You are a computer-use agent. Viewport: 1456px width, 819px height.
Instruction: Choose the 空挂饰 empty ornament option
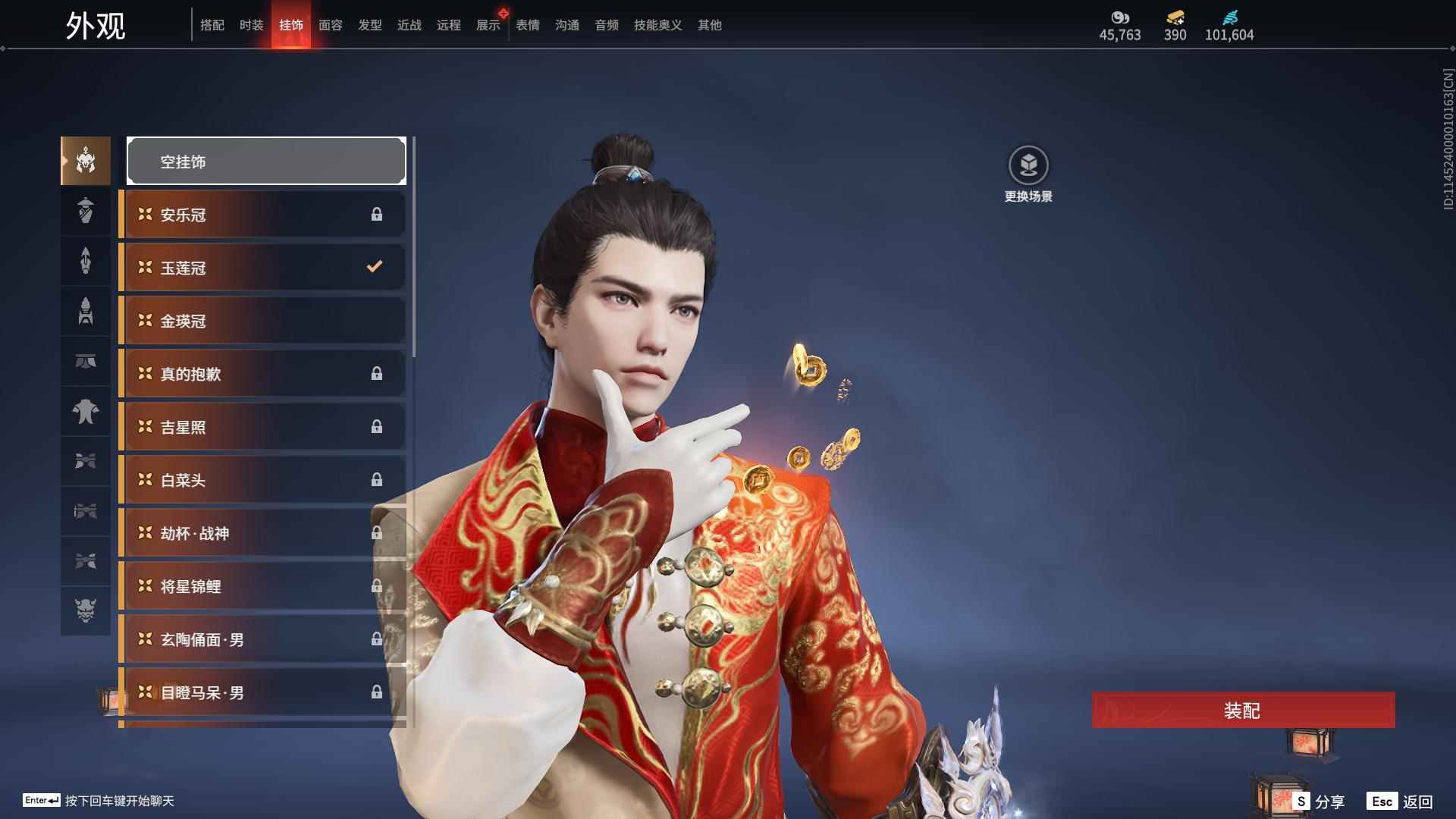pos(266,161)
